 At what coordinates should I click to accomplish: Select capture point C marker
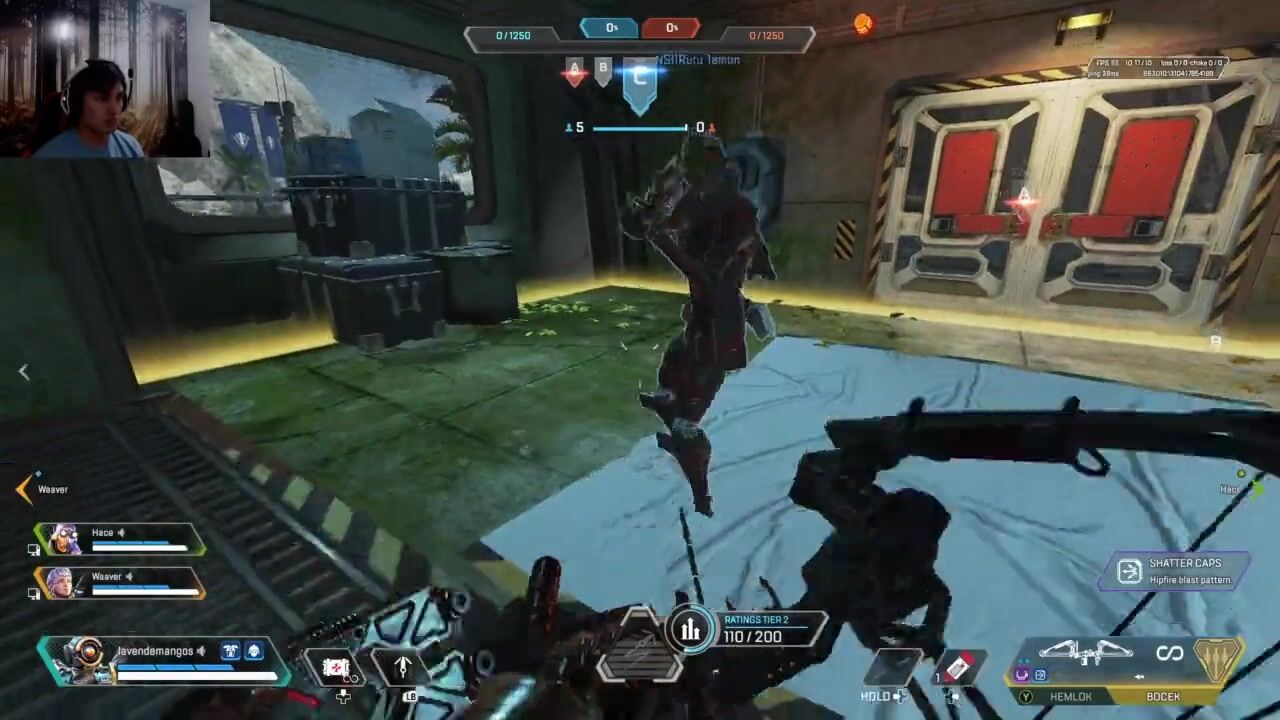640,80
